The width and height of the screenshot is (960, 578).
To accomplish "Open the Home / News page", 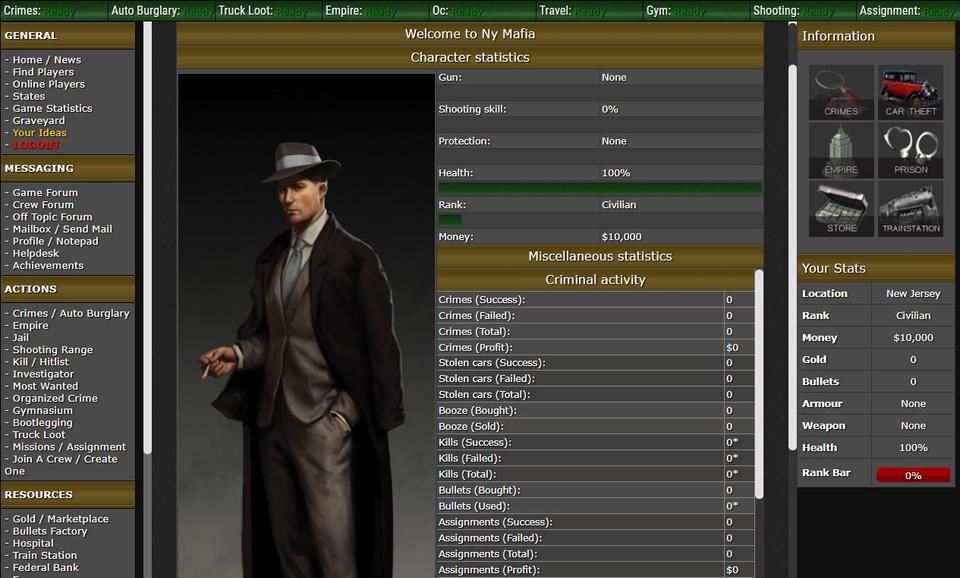I will click(x=46, y=60).
